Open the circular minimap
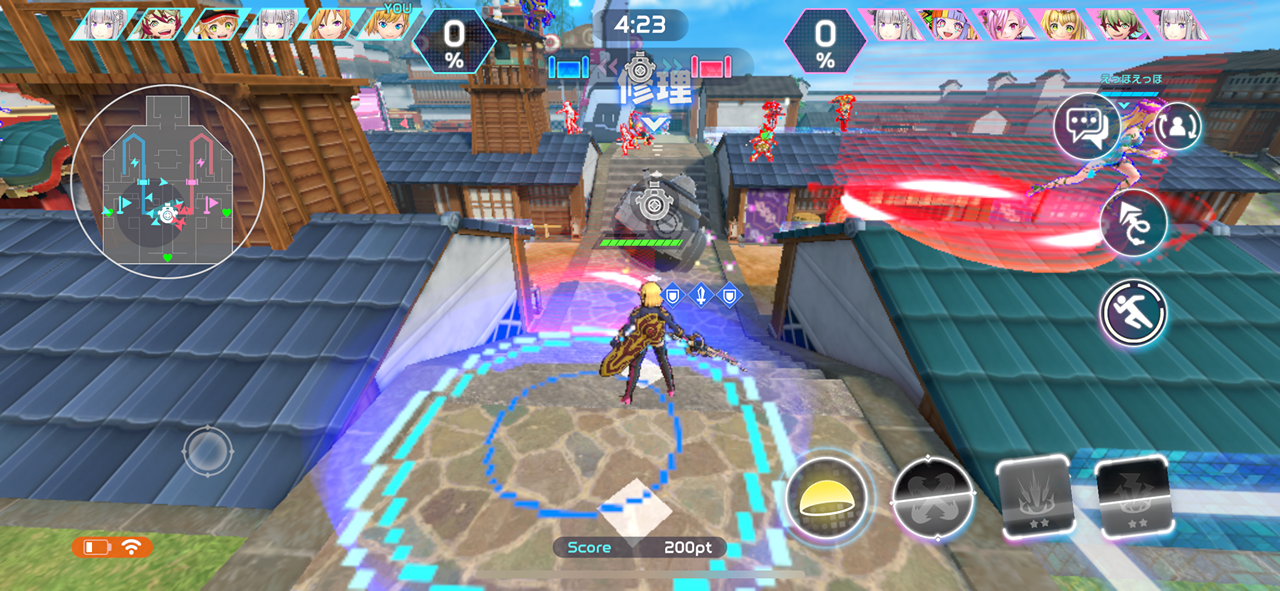Image resolution: width=1280 pixels, height=591 pixels. 168,181
